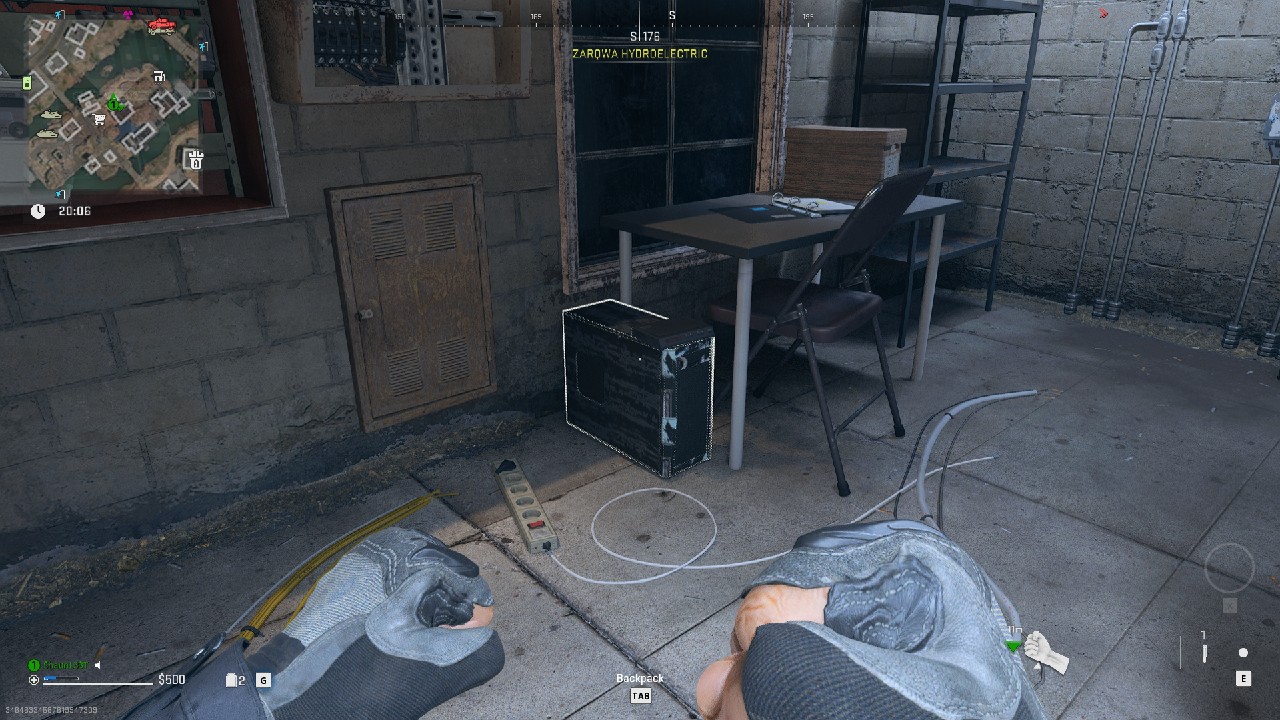Click the G armor plate keybind button
Image resolution: width=1280 pixels, height=720 pixels.
coord(264,681)
